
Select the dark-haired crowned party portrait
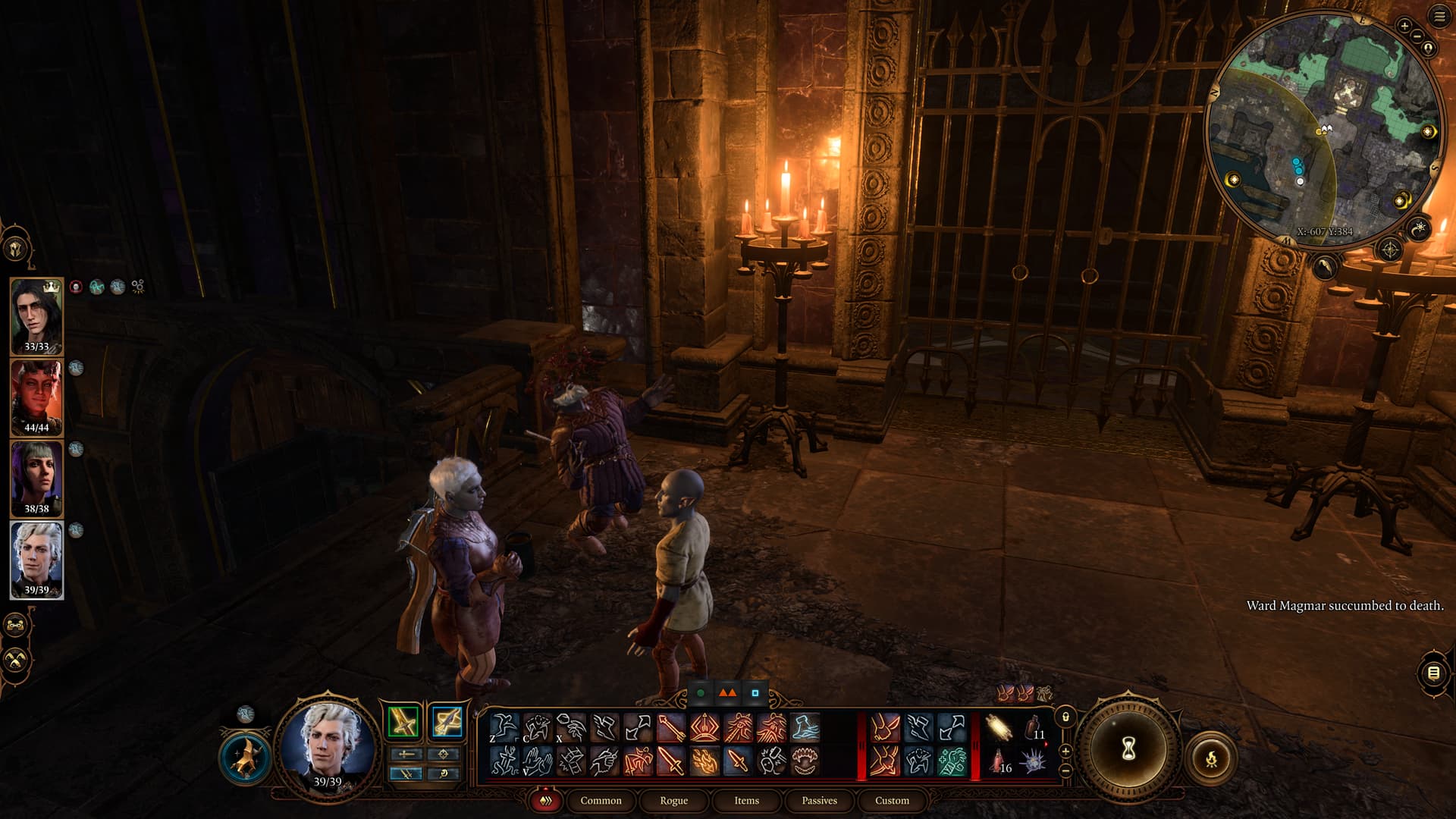(36, 315)
